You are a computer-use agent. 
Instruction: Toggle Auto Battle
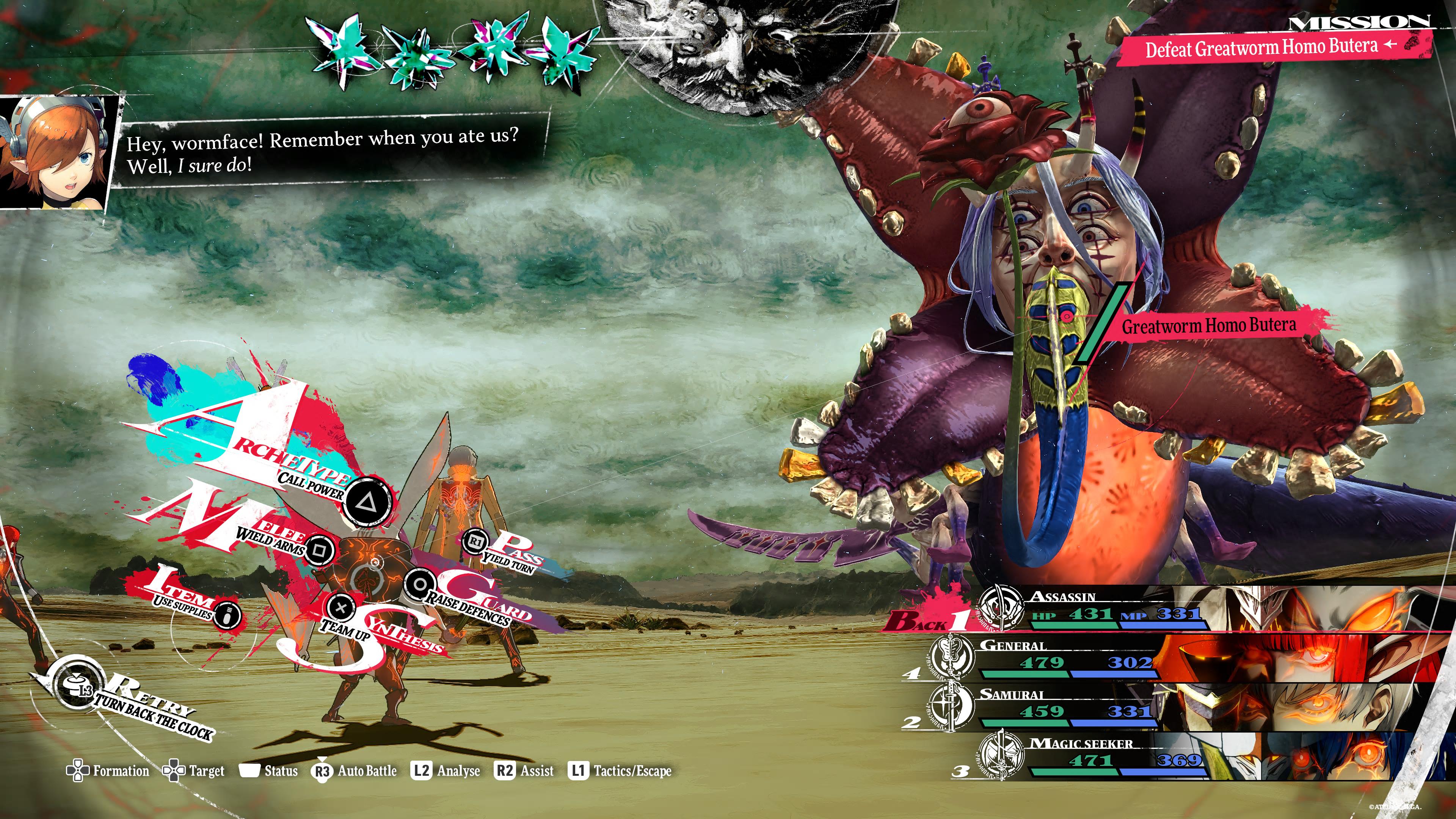(x=355, y=771)
